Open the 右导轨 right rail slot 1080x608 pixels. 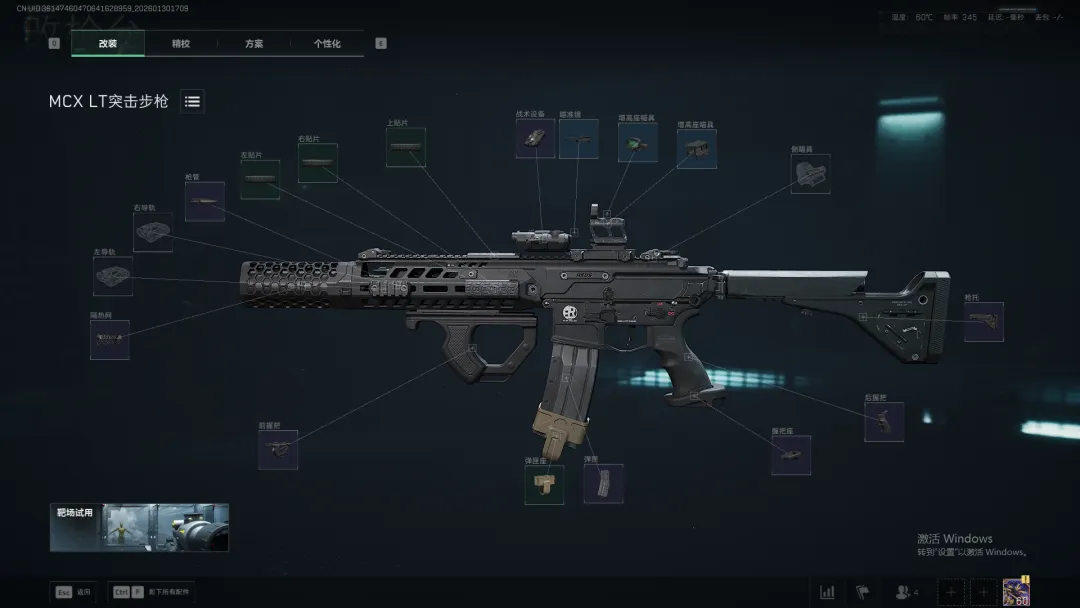click(x=153, y=232)
